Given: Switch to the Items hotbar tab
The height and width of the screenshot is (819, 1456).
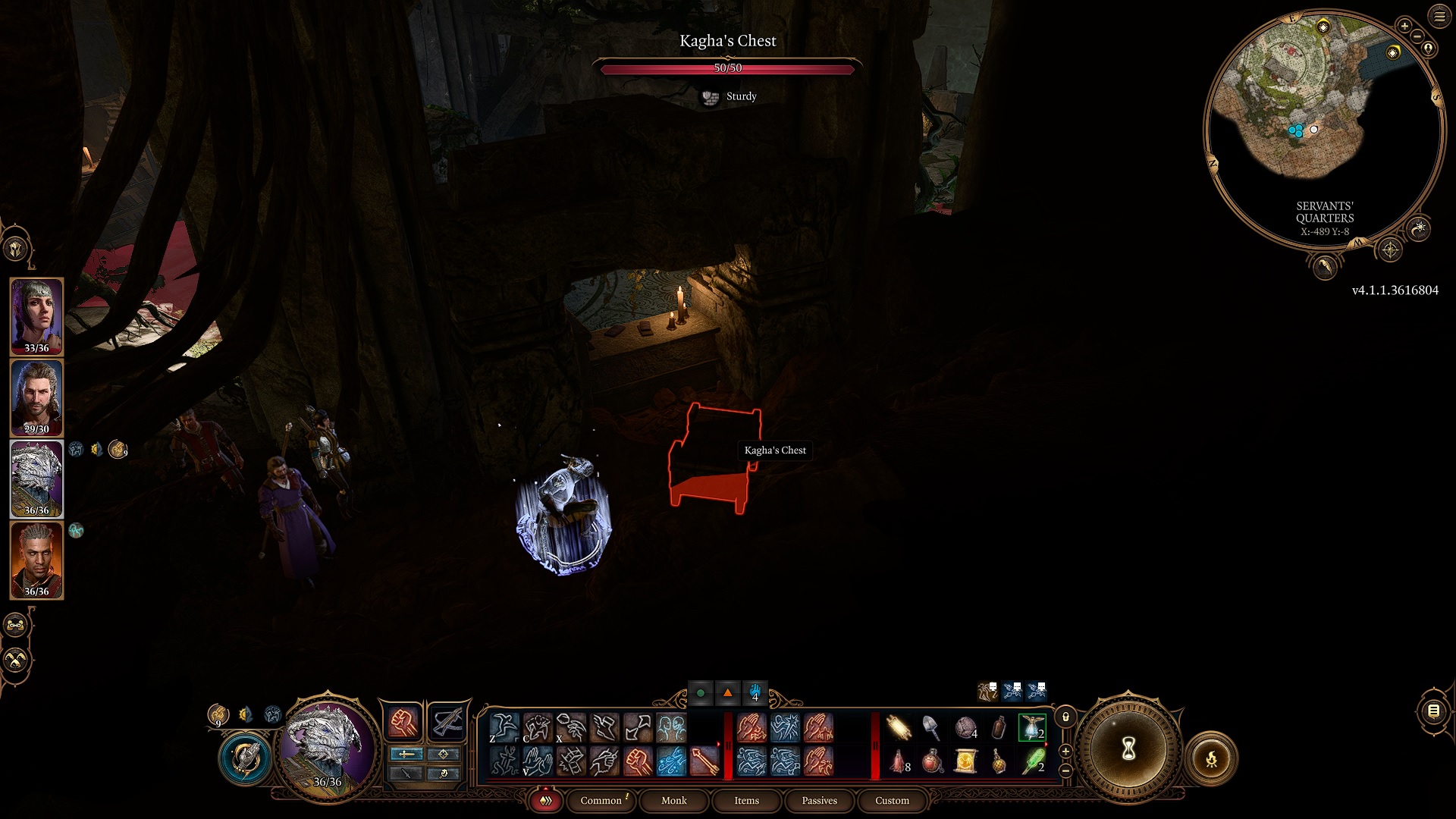Looking at the screenshot, I should (746, 801).
